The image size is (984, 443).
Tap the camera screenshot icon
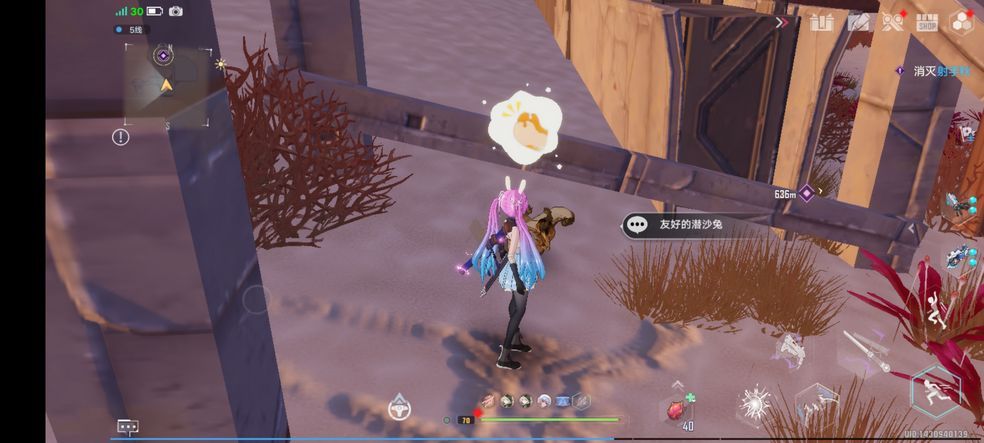pyautogui.click(x=176, y=11)
